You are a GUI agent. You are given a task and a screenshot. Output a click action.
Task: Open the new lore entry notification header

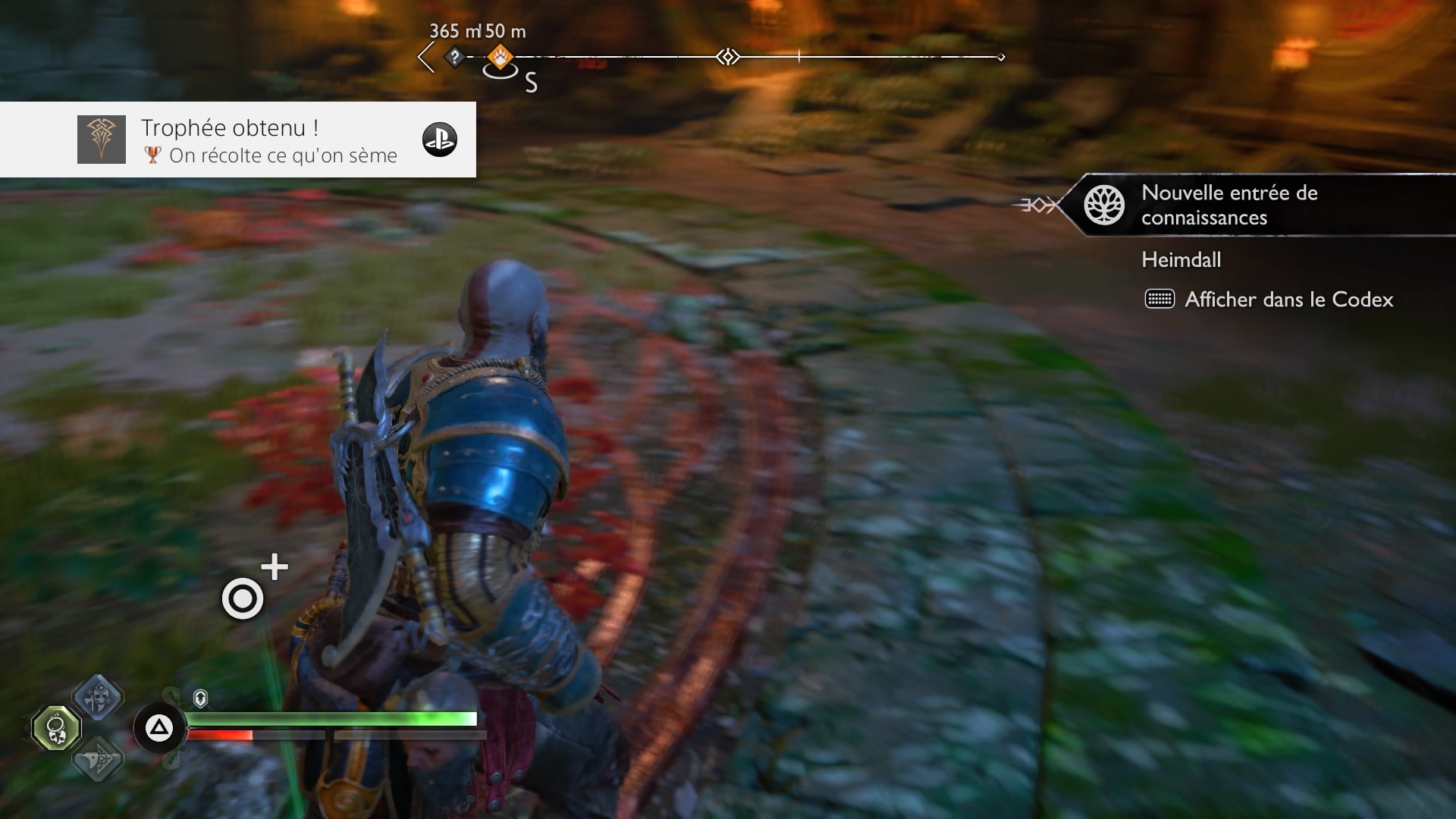pyautogui.click(x=1228, y=205)
